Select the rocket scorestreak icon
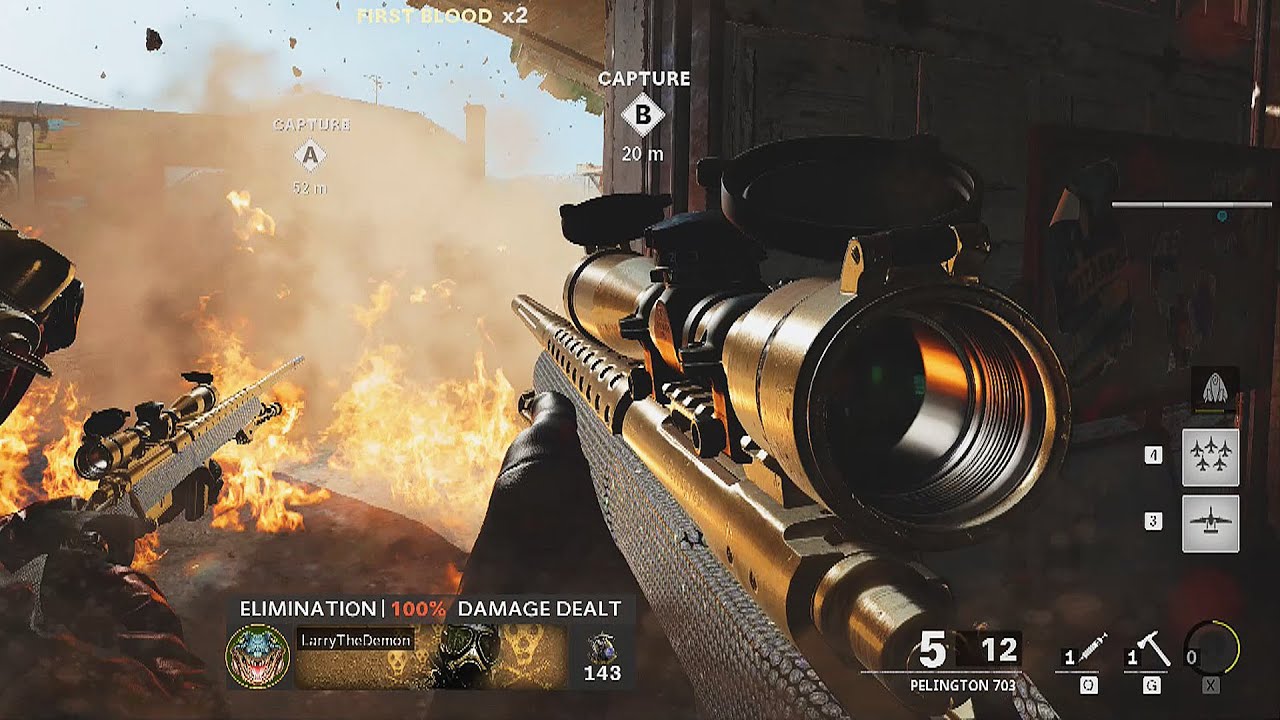 1215,386
